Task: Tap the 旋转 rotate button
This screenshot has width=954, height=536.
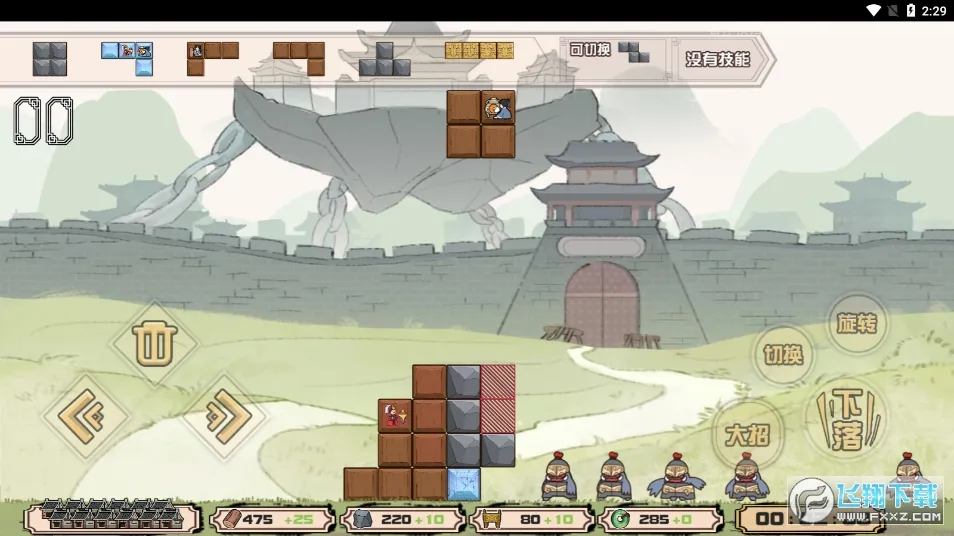Action: (x=857, y=324)
